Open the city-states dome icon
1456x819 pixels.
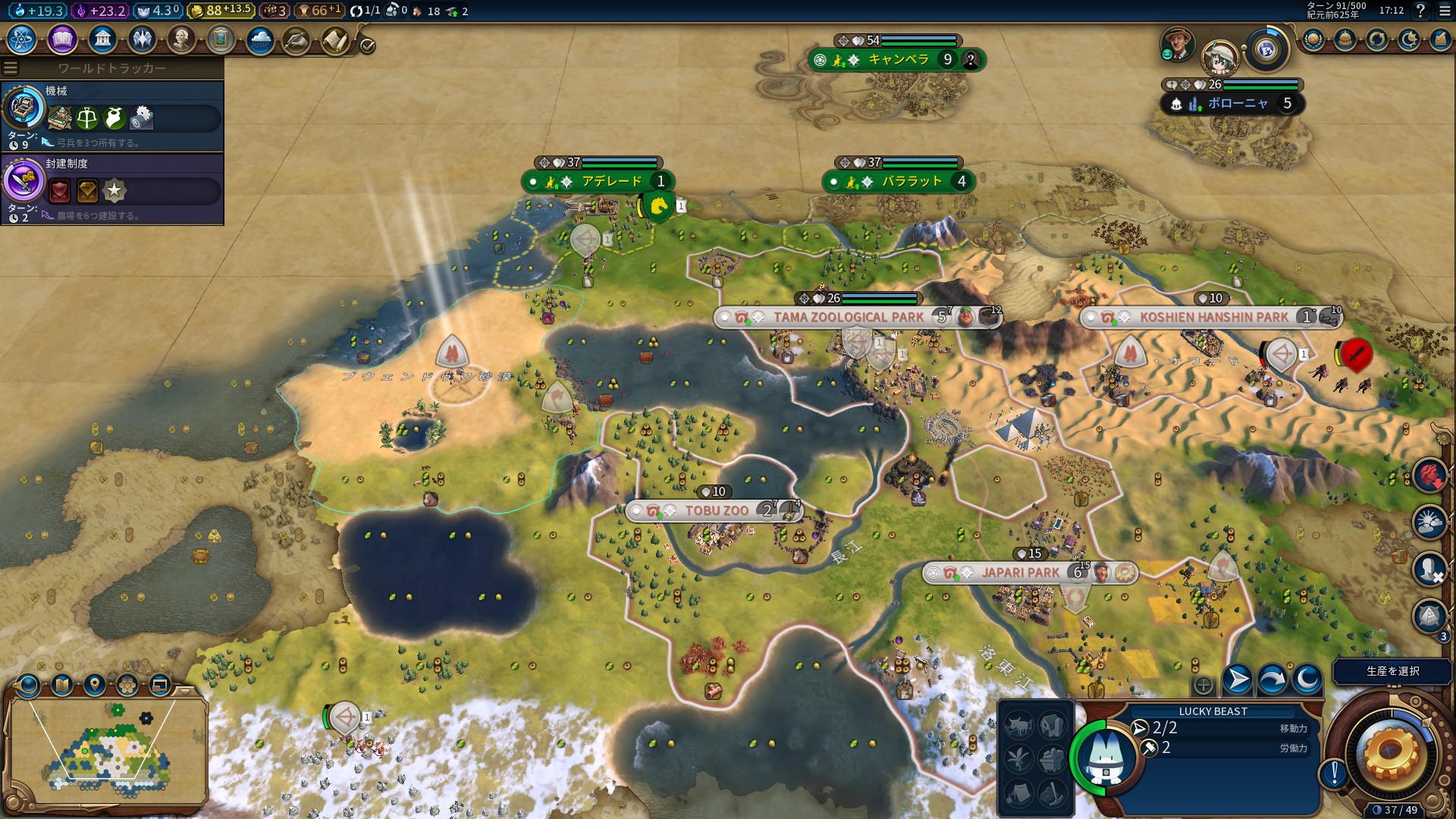click(x=1345, y=39)
